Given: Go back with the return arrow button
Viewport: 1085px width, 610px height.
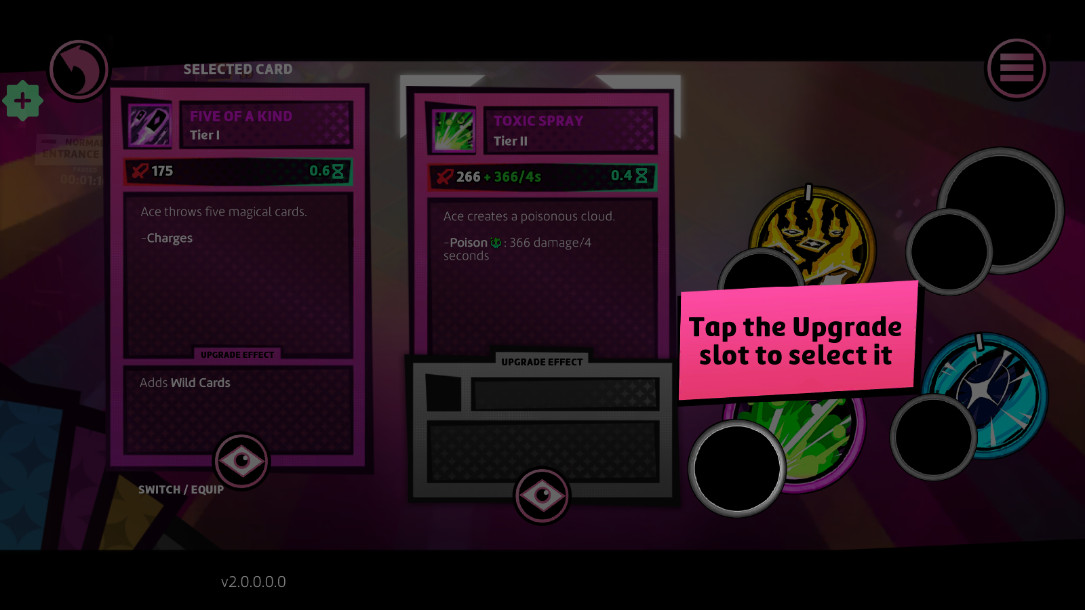Looking at the screenshot, I should tap(78, 70).
